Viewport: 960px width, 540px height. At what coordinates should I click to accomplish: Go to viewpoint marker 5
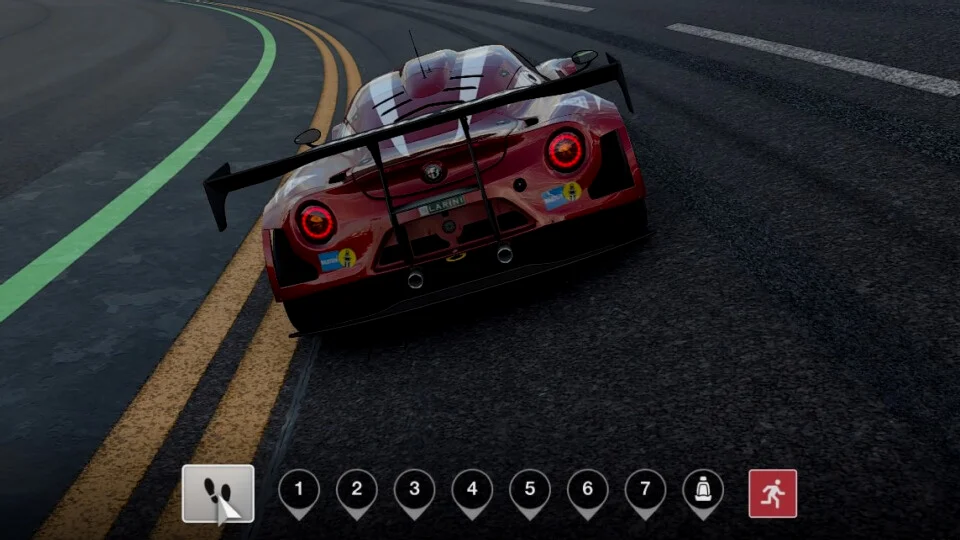click(x=530, y=490)
